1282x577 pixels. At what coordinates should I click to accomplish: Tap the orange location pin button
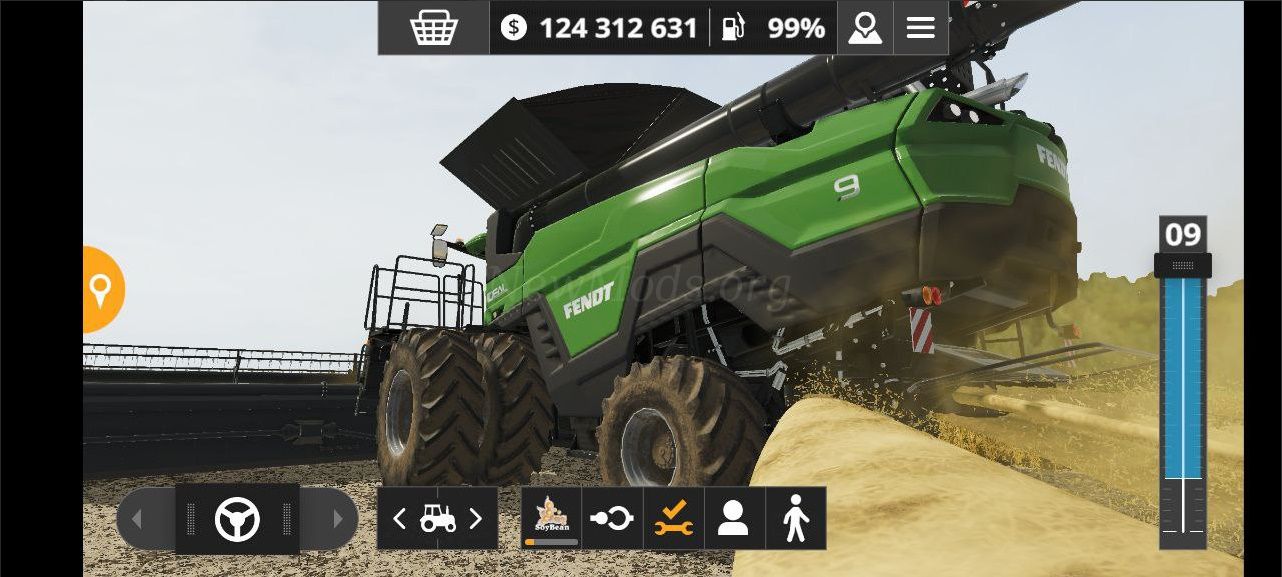click(101, 290)
